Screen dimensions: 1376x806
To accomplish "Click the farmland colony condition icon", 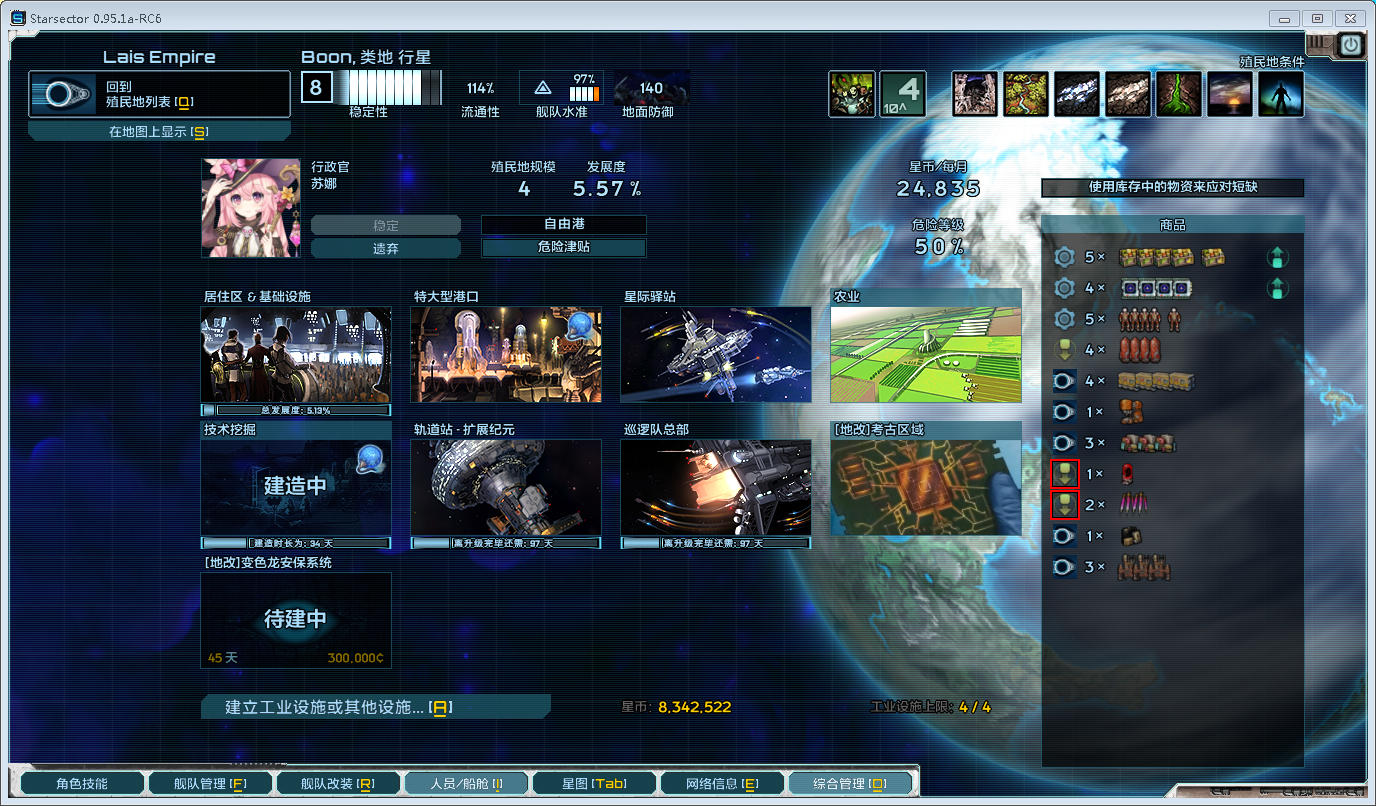I will point(1026,94).
